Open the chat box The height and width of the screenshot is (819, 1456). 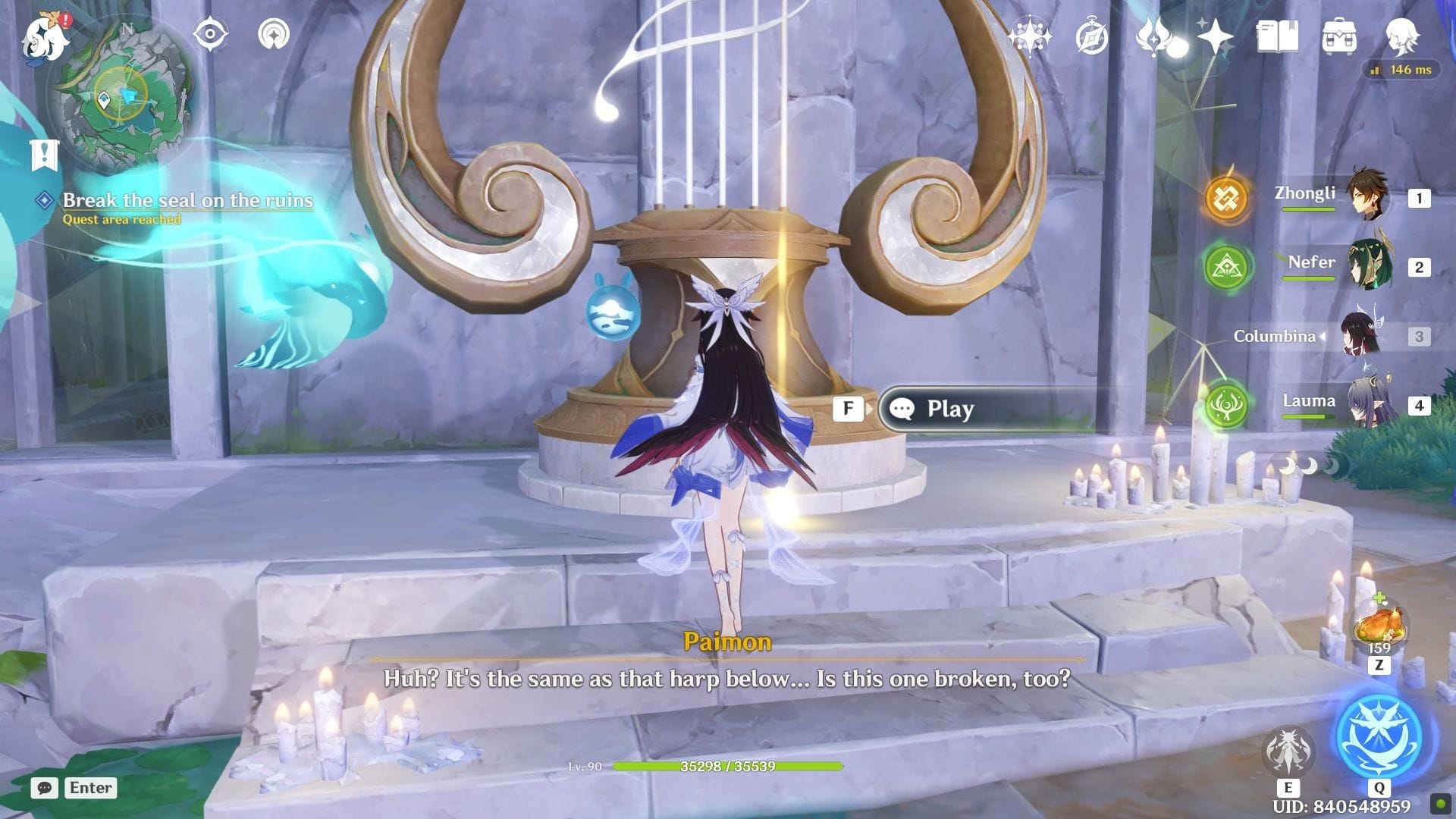click(45, 788)
